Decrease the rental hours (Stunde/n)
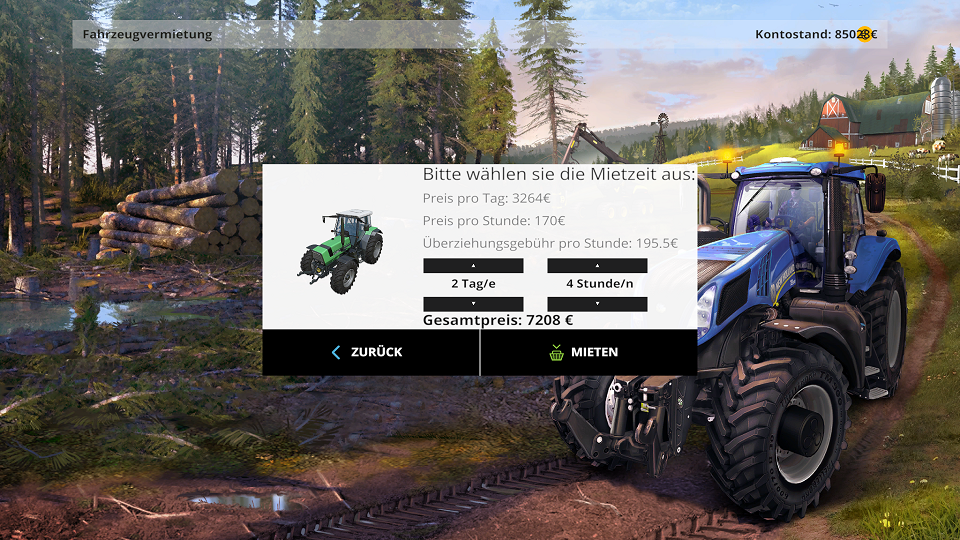Viewport: 960px width, 540px height. click(597, 303)
